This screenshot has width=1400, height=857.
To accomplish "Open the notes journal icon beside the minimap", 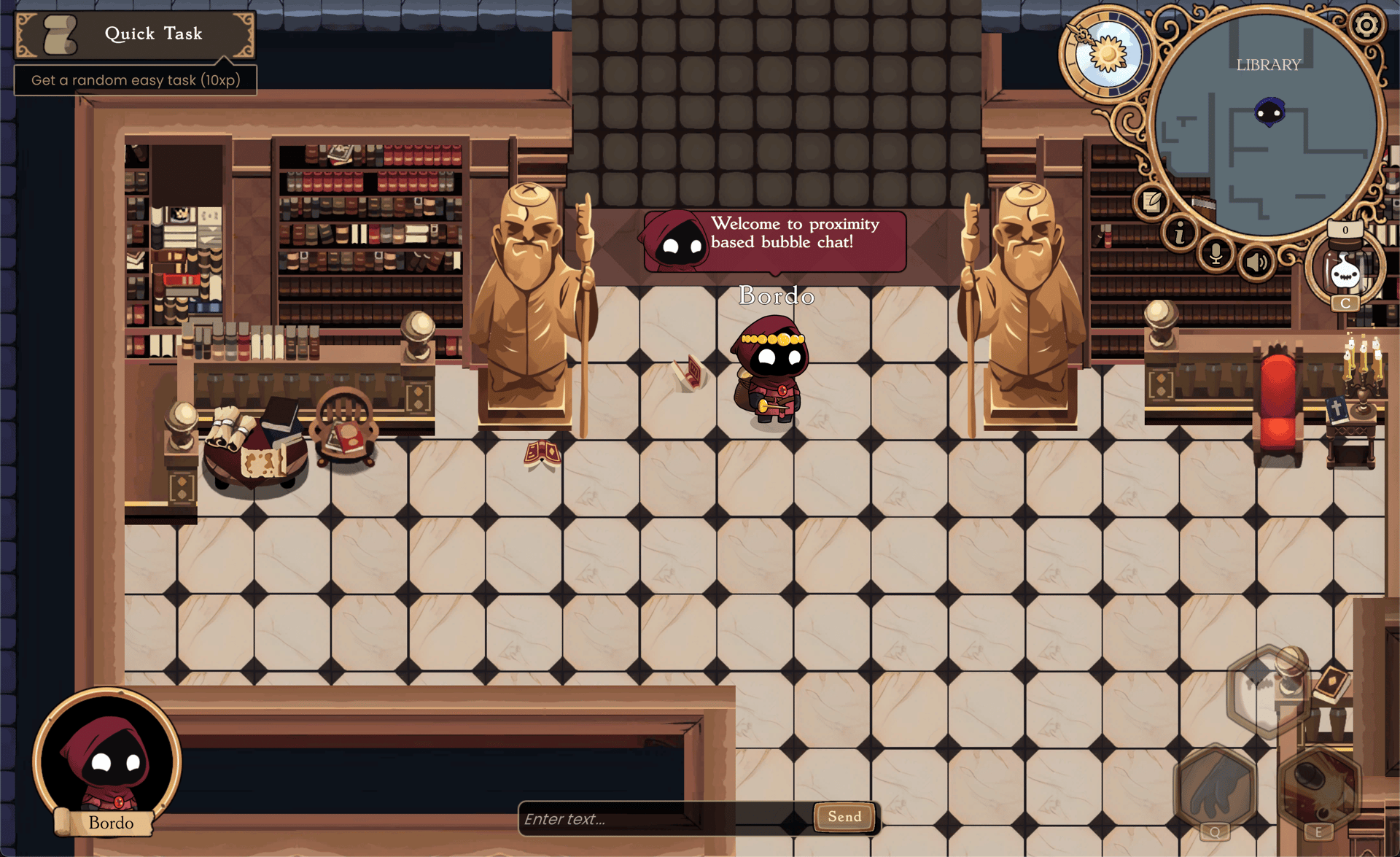I will tap(1151, 203).
